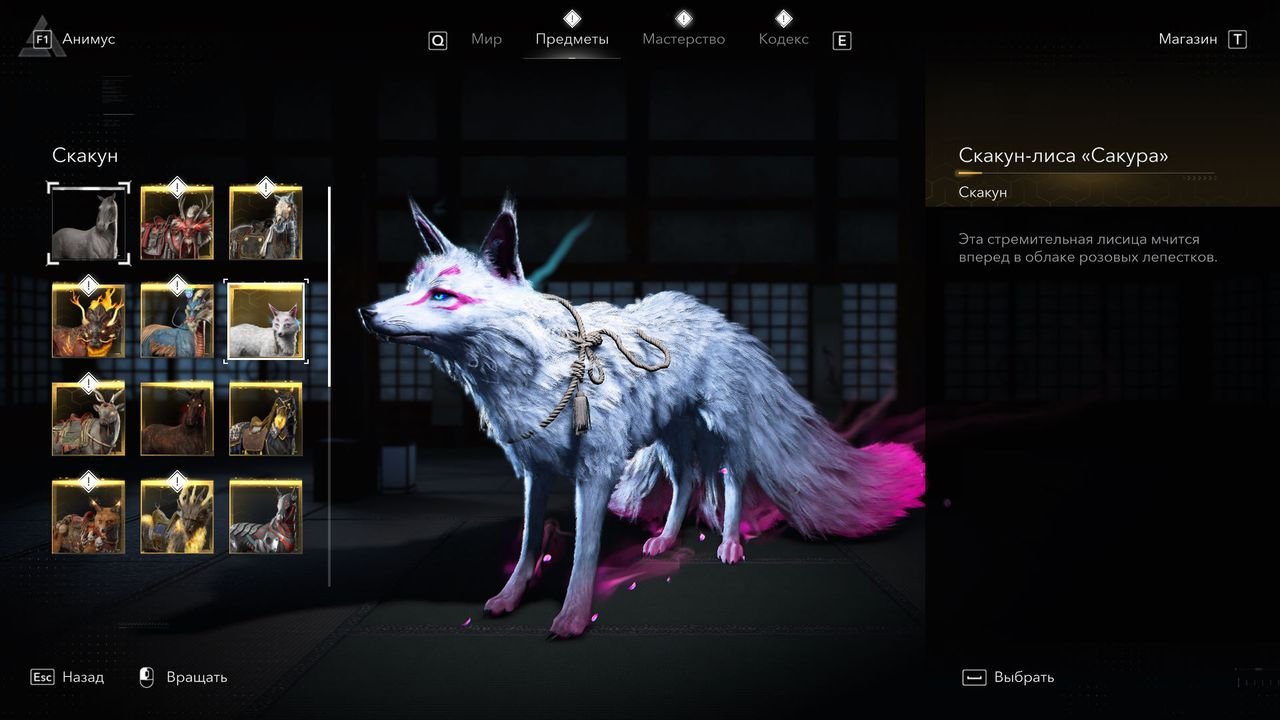This screenshot has width=1280, height=720.
Task: Show the Кодекс tab
Action: coord(783,40)
